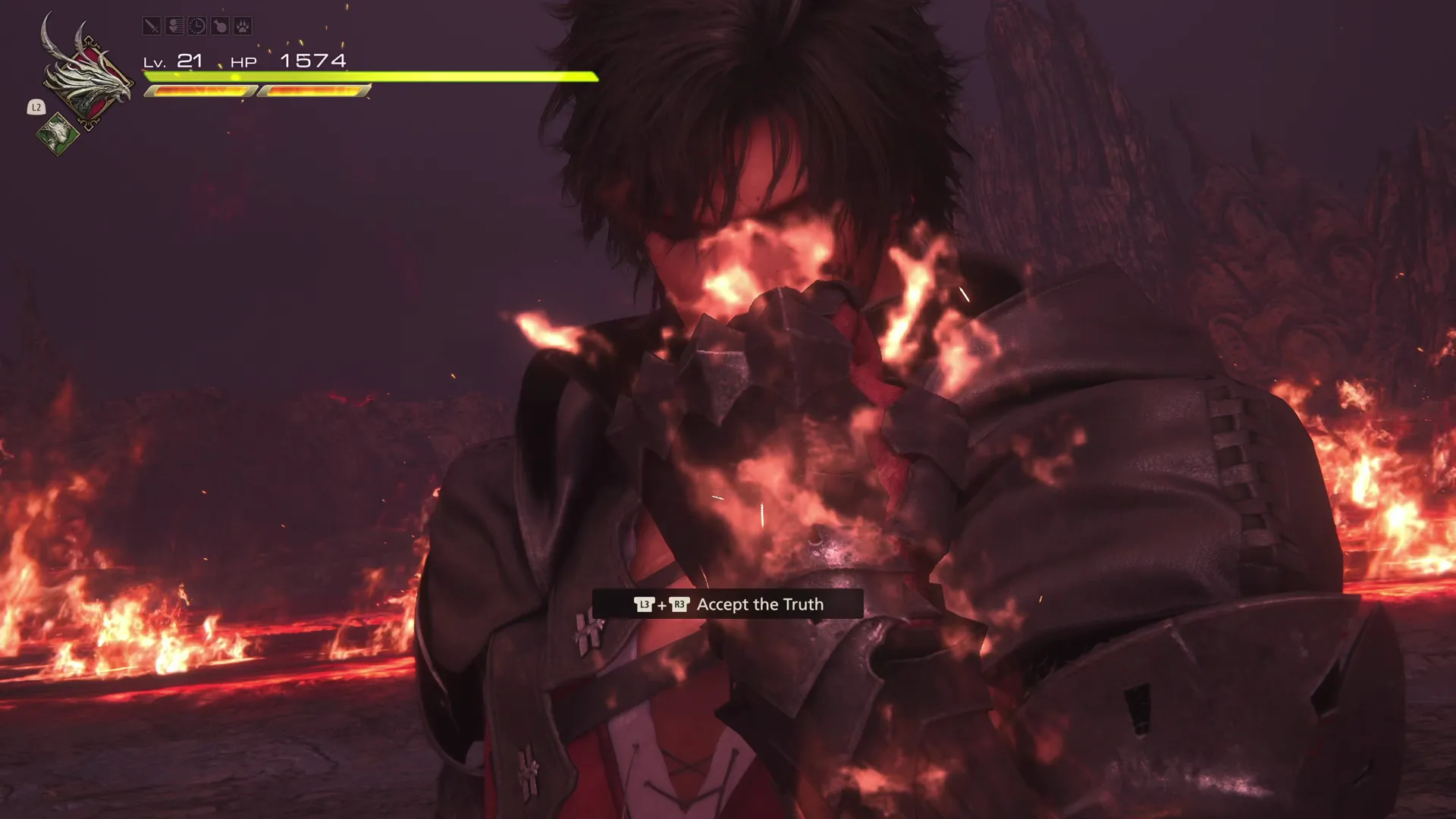Viewport: 1456px width, 819px height.
Task: Click the paw print Torgal command icon
Action: (241, 26)
